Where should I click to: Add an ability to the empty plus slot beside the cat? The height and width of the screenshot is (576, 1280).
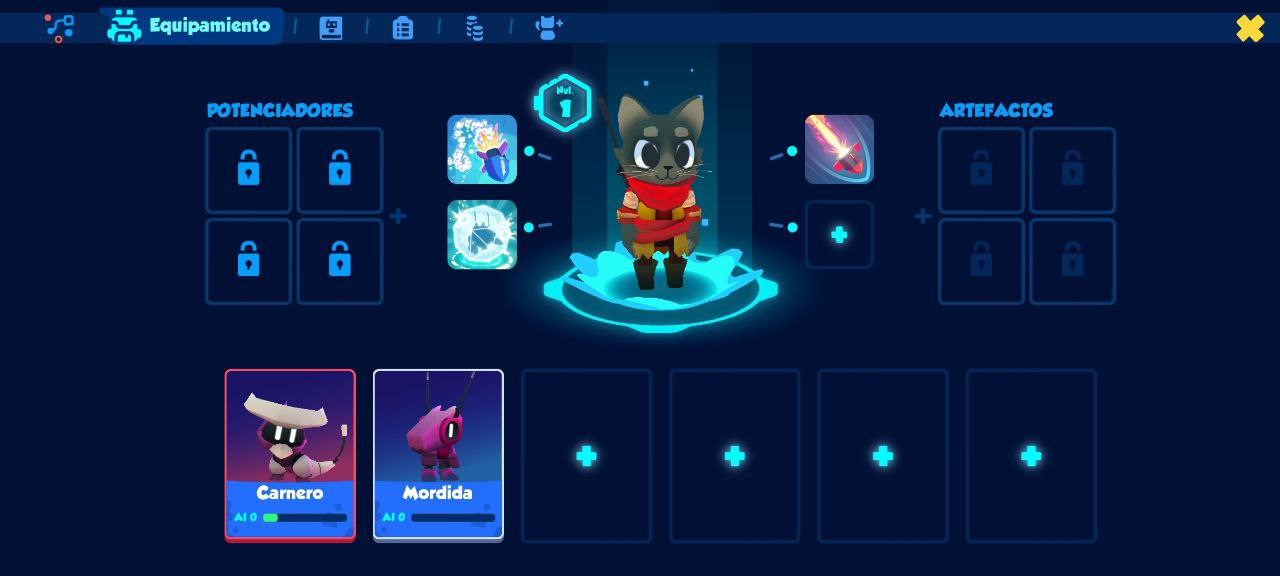839,235
